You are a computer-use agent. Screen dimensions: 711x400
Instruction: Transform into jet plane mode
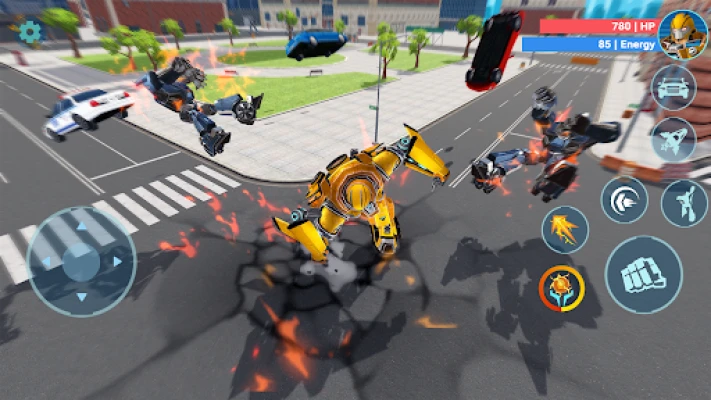[673, 139]
